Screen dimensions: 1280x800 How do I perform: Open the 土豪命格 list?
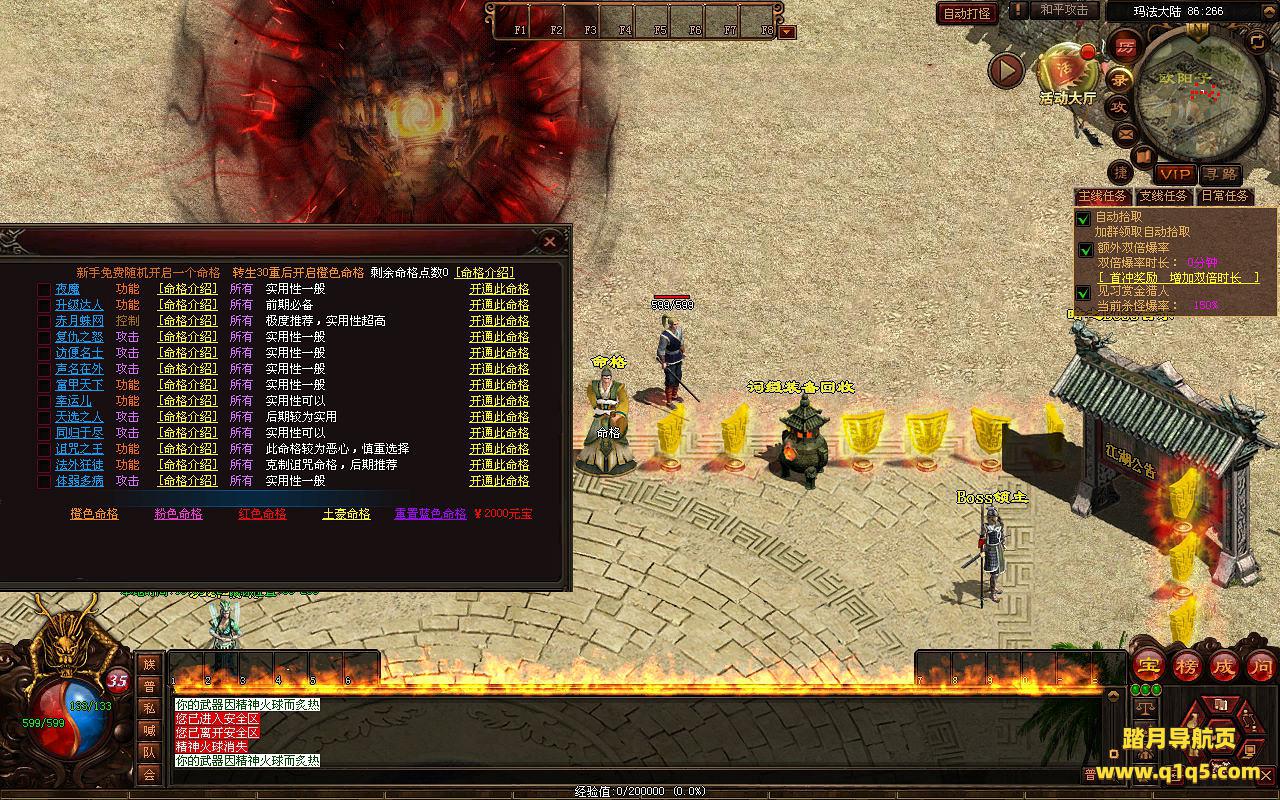pyautogui.click(x=346, y=514)
